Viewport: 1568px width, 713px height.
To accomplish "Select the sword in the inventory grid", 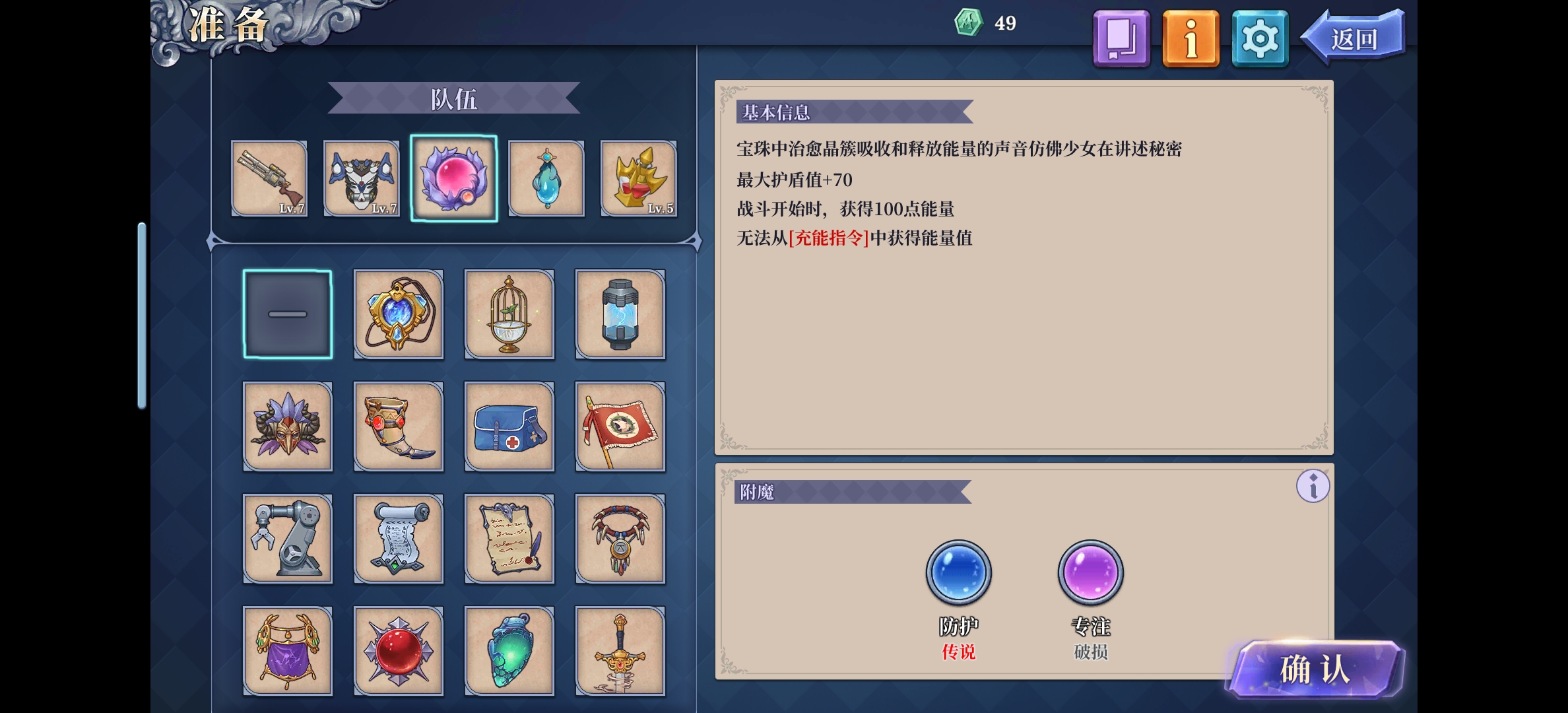I will (x=620, y=650).
